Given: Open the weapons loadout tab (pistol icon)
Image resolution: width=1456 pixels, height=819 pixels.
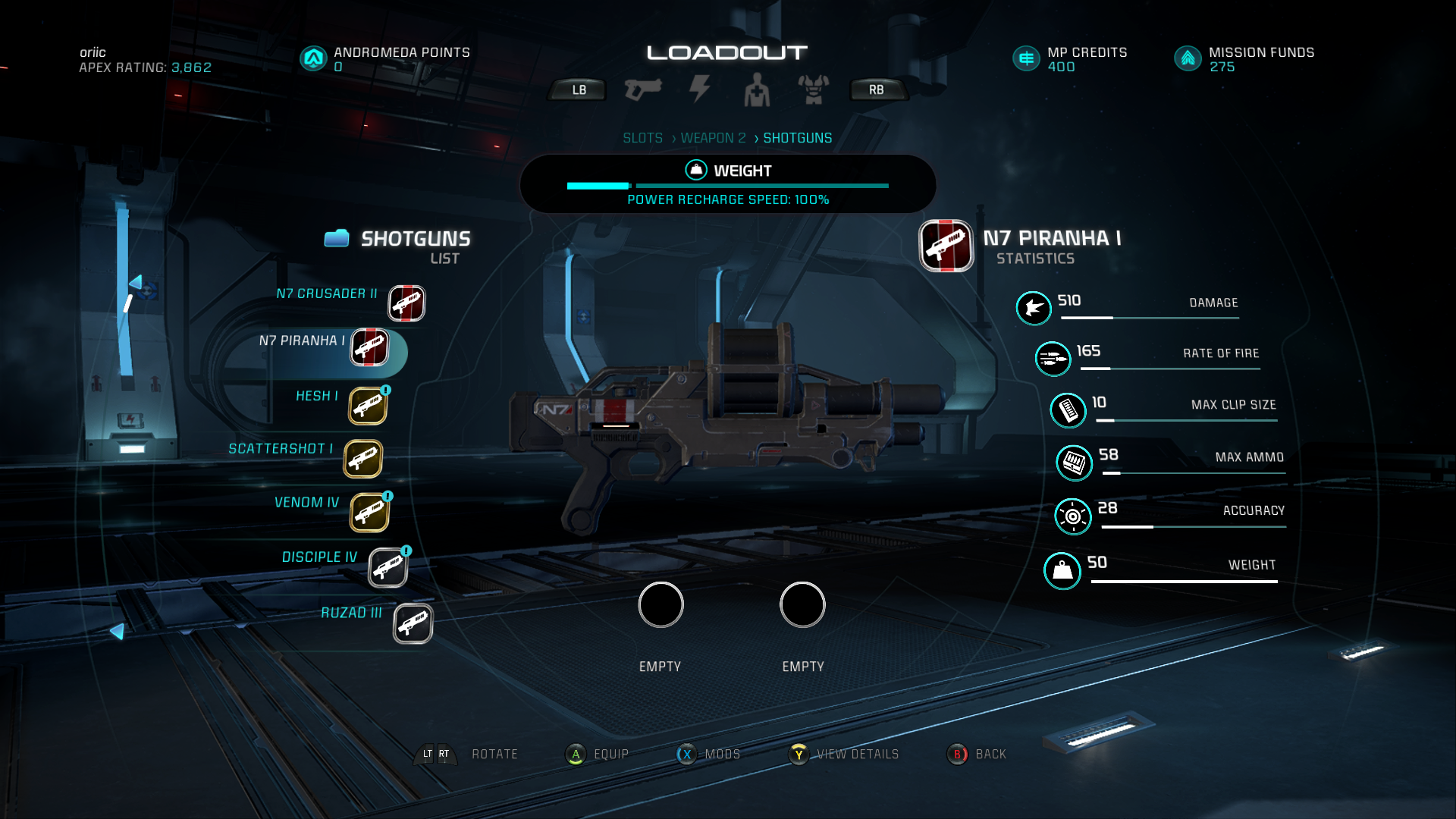Looking at the screenshot, I should 642,89.
